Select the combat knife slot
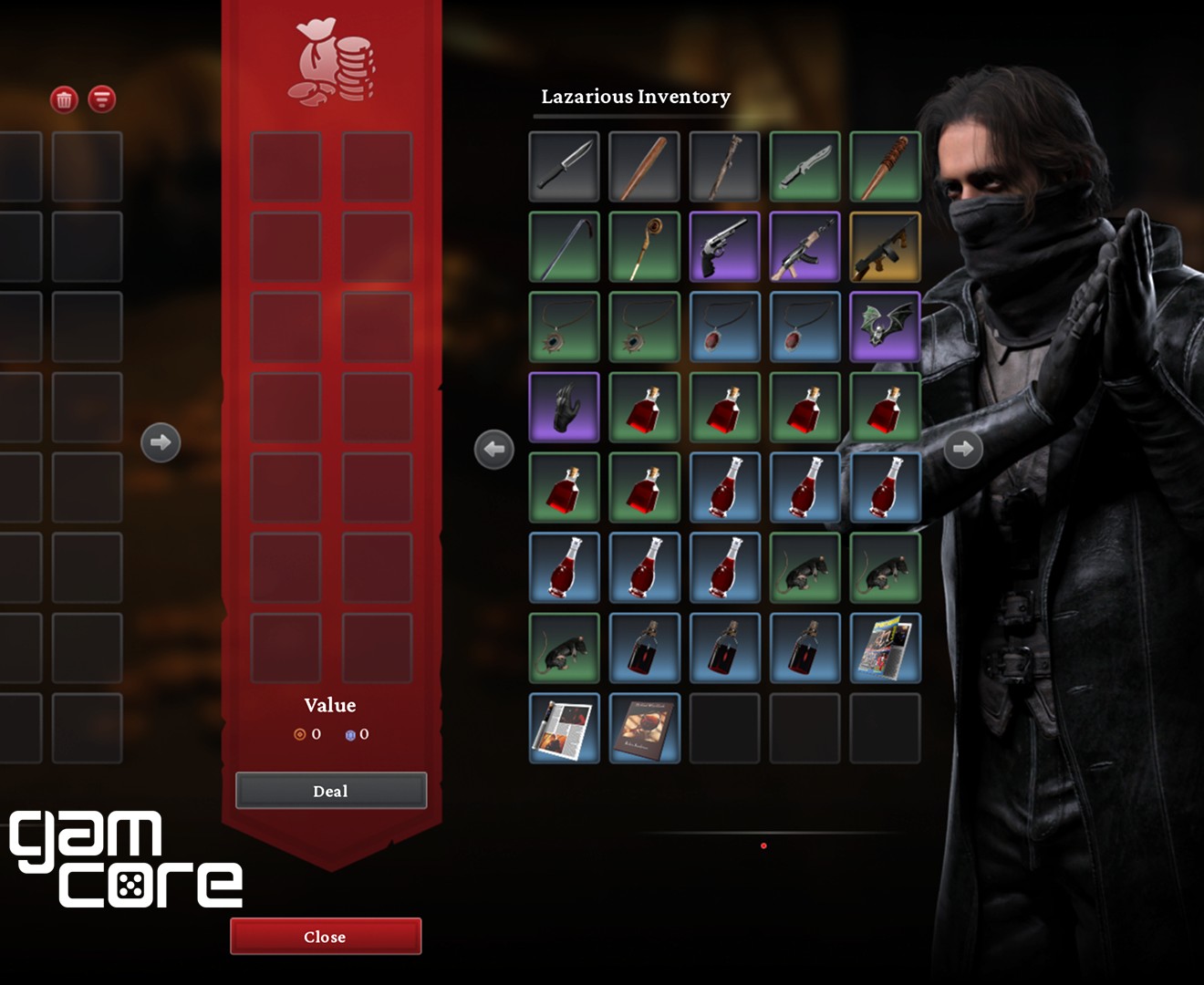 pos(564,167)
